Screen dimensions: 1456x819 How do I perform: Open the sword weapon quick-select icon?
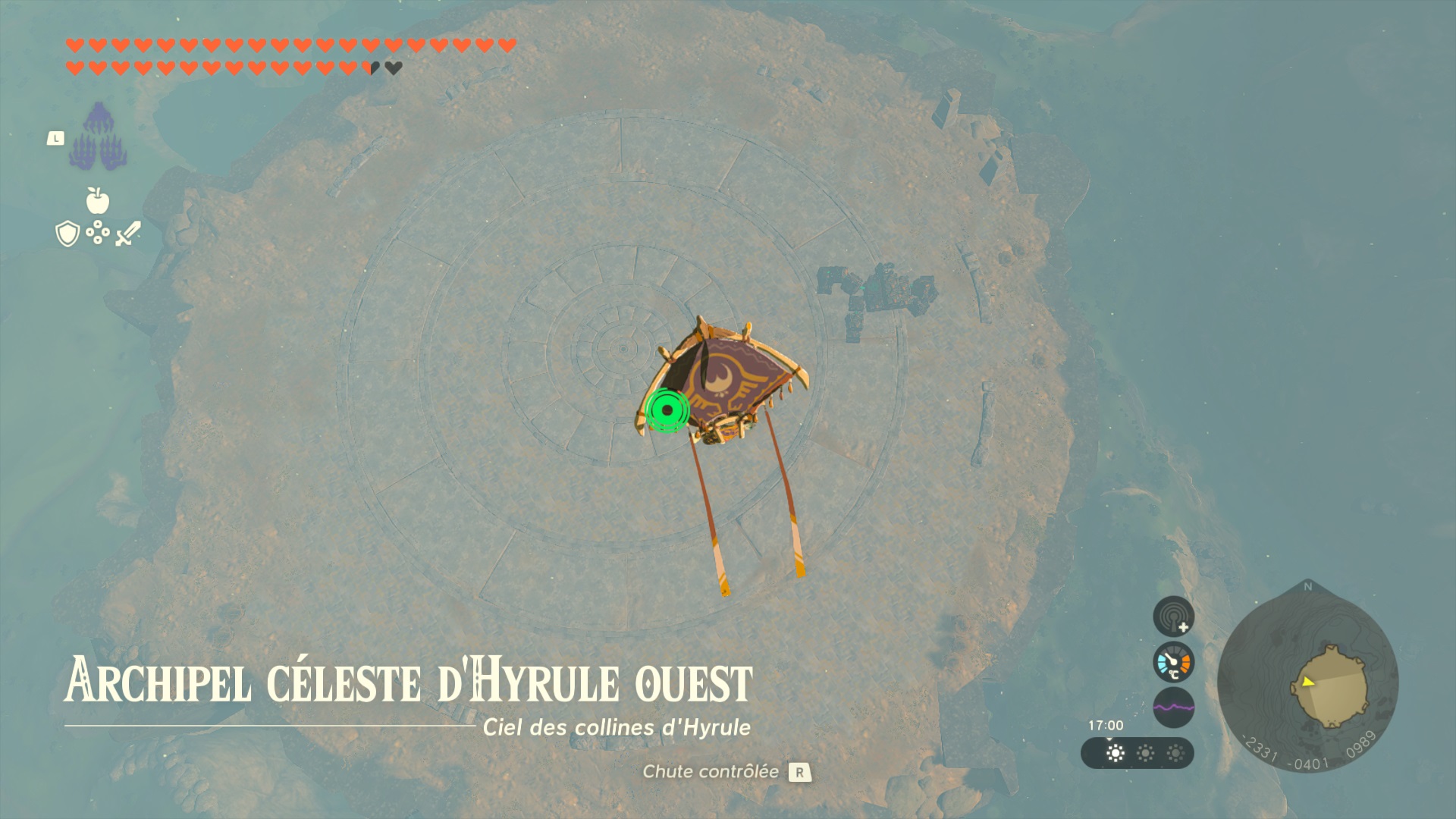click(x=128, y=234)
